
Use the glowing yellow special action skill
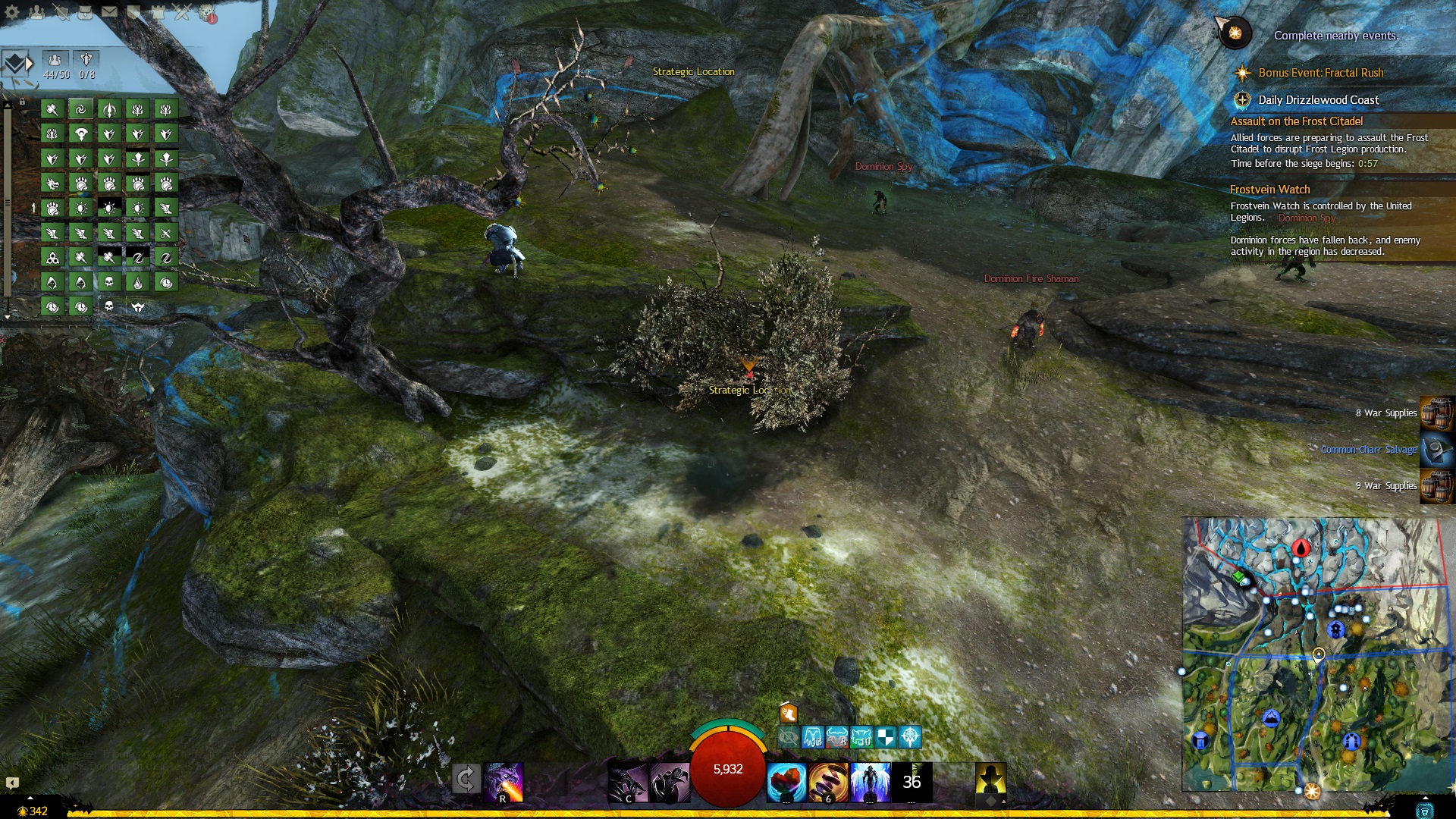[x=990, y=780]
